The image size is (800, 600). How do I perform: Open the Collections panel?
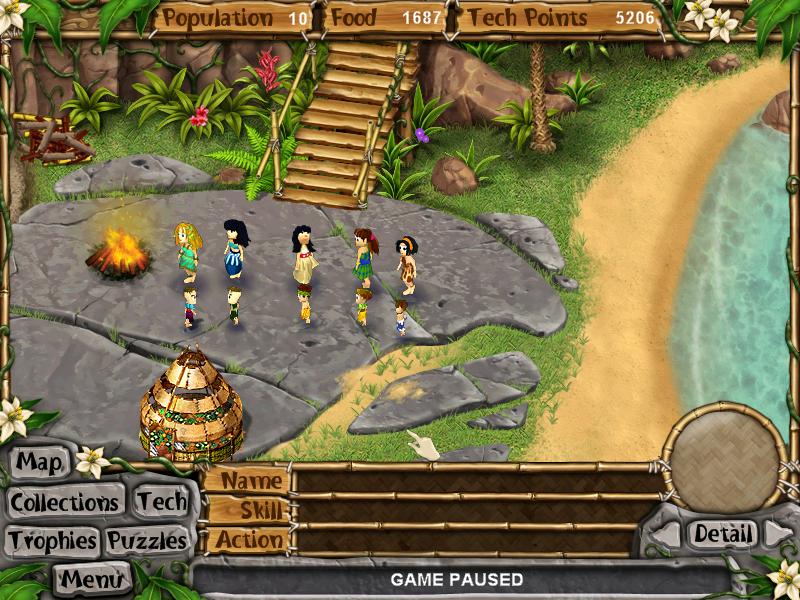pos(65,502)
